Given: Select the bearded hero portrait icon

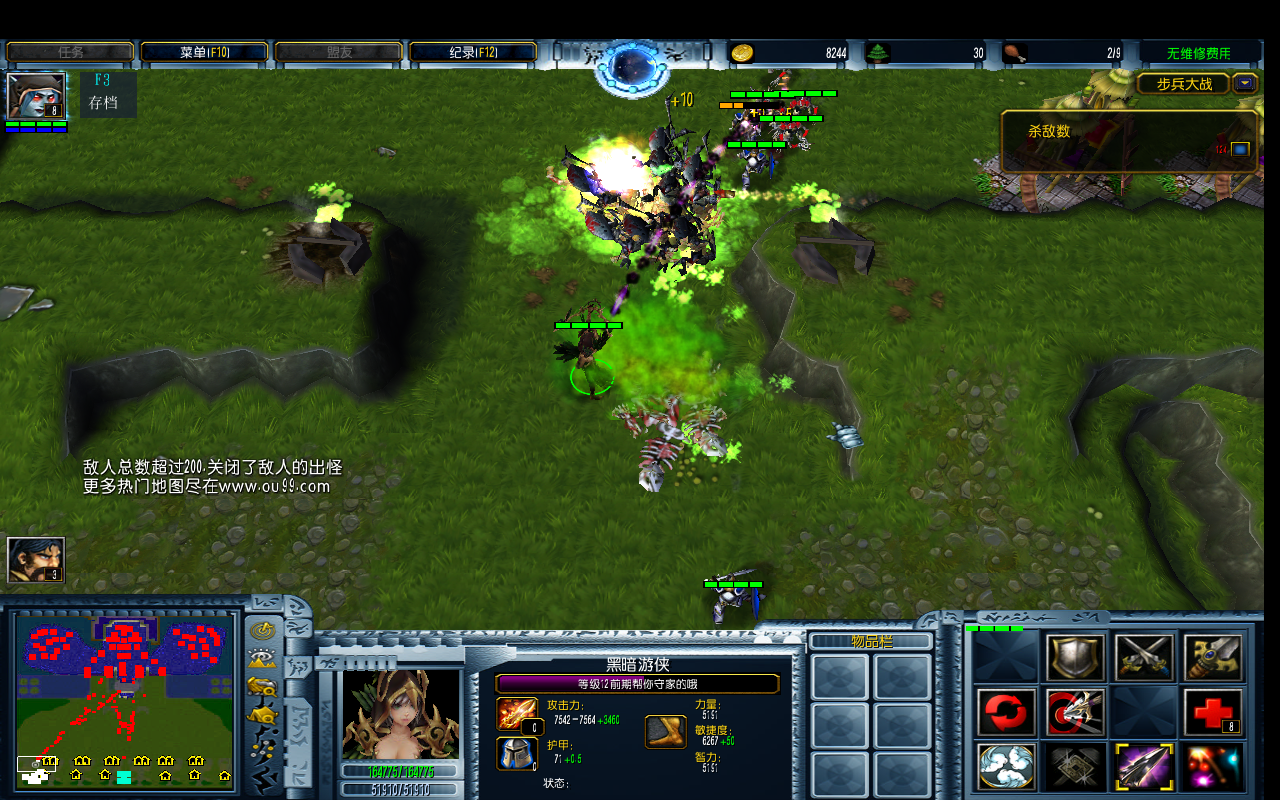Looking at the screenshot, I should (x=36, y=560).
